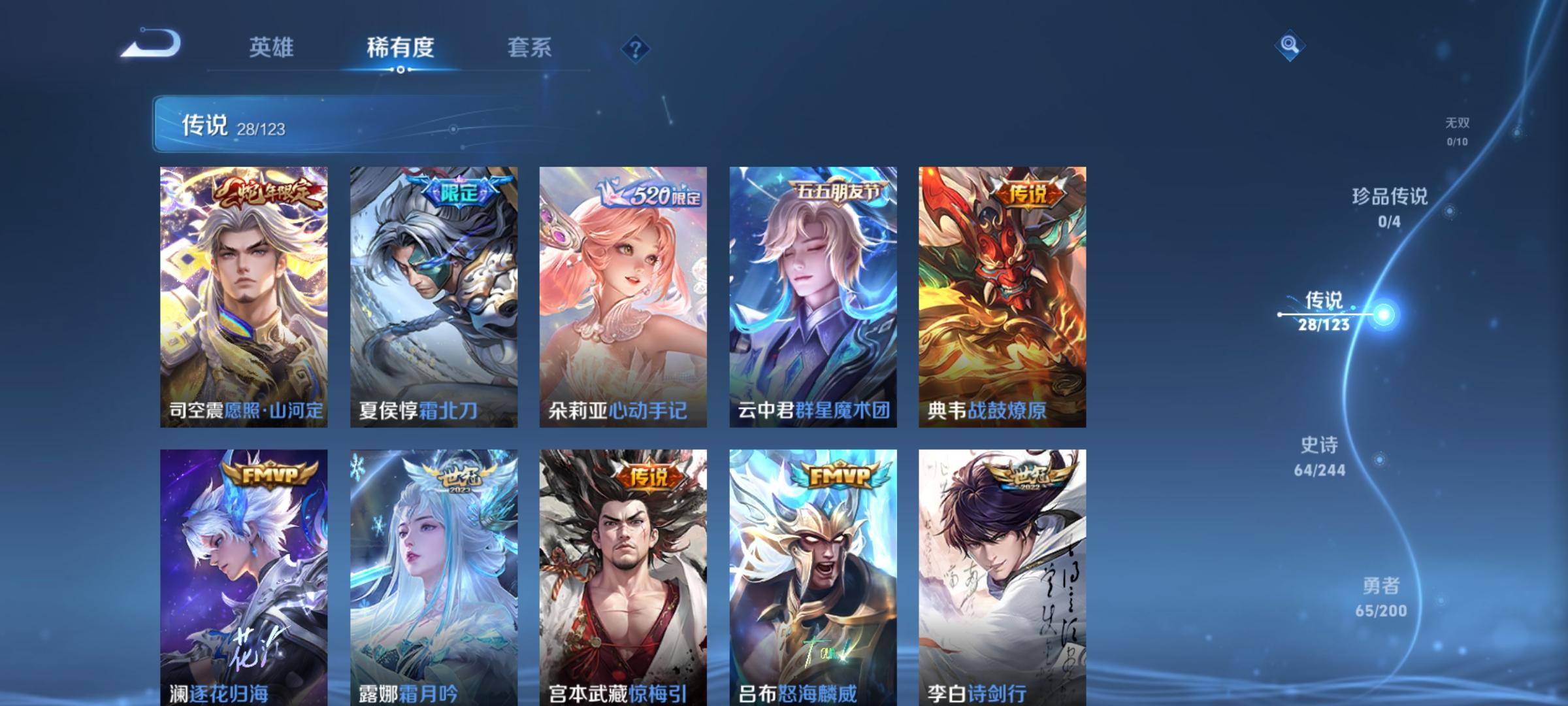View 云中君 群星魔术团 skin card
Image resolution: width=1568 pixels, height=706 pixels.
(813, 297)
